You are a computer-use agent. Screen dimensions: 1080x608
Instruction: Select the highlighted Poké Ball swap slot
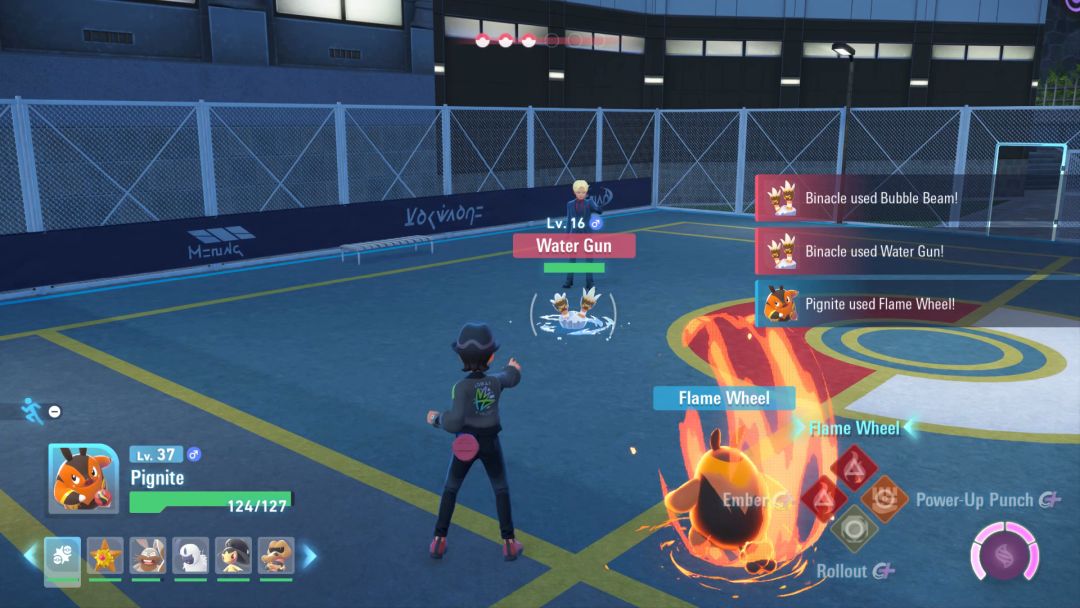point(62,556)
